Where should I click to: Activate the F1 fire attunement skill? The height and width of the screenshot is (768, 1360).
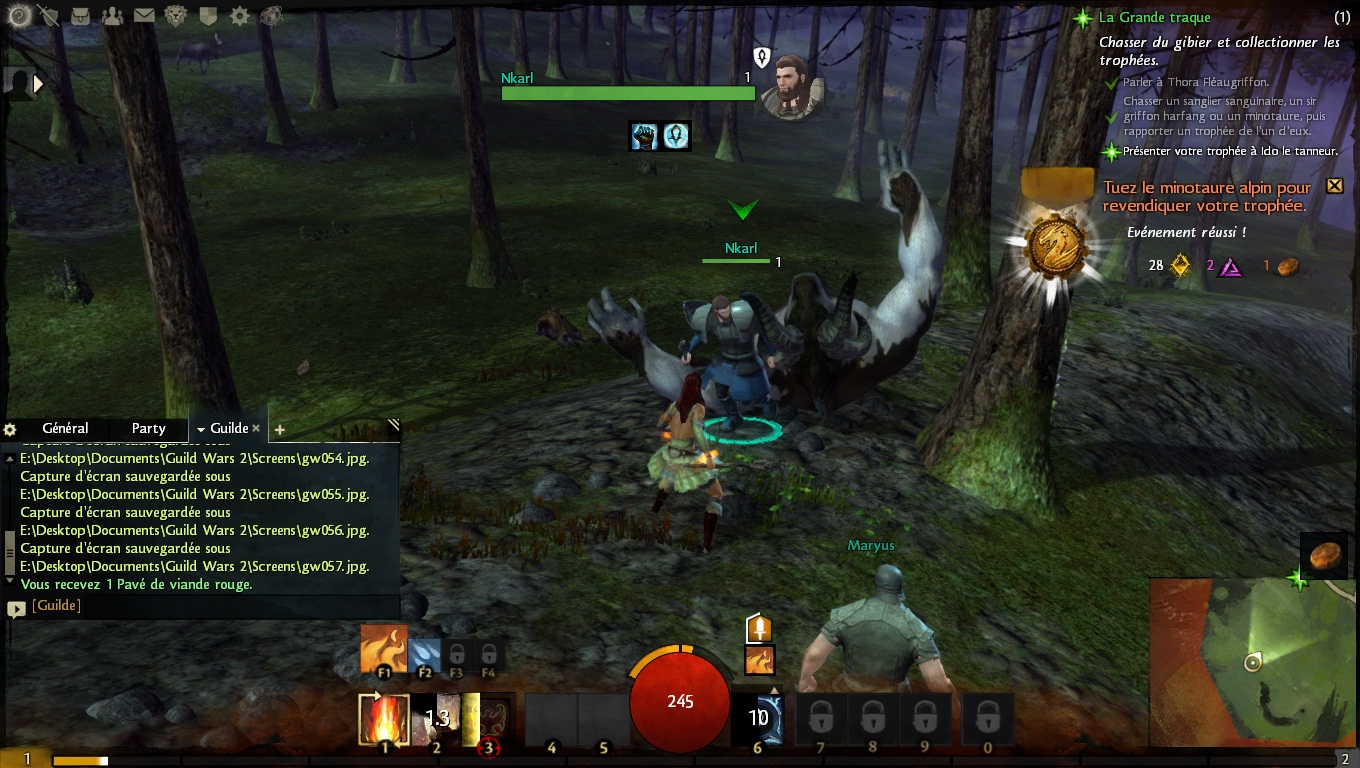[x=384, y=649]
